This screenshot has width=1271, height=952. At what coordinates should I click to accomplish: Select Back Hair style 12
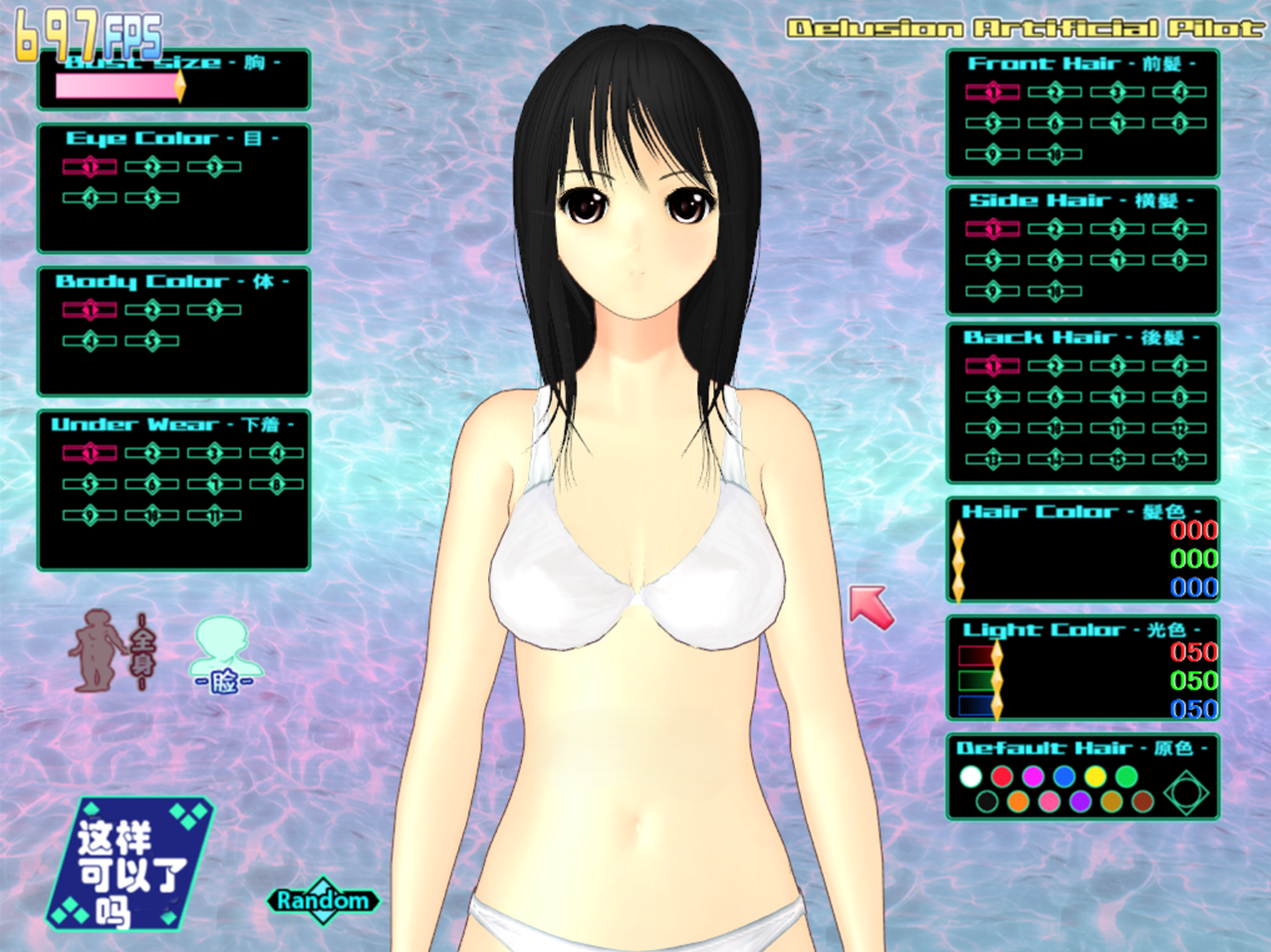pos(1179,428)
